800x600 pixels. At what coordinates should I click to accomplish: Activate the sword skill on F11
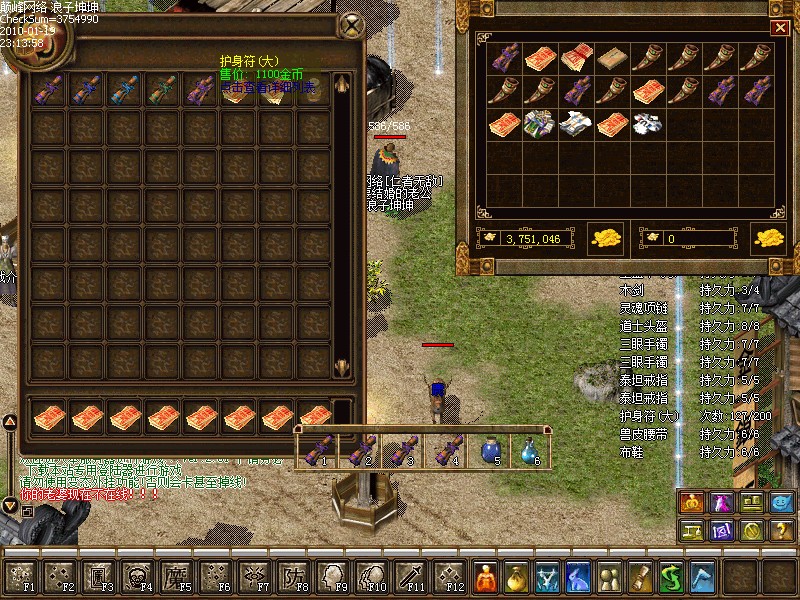pos(410,577)
